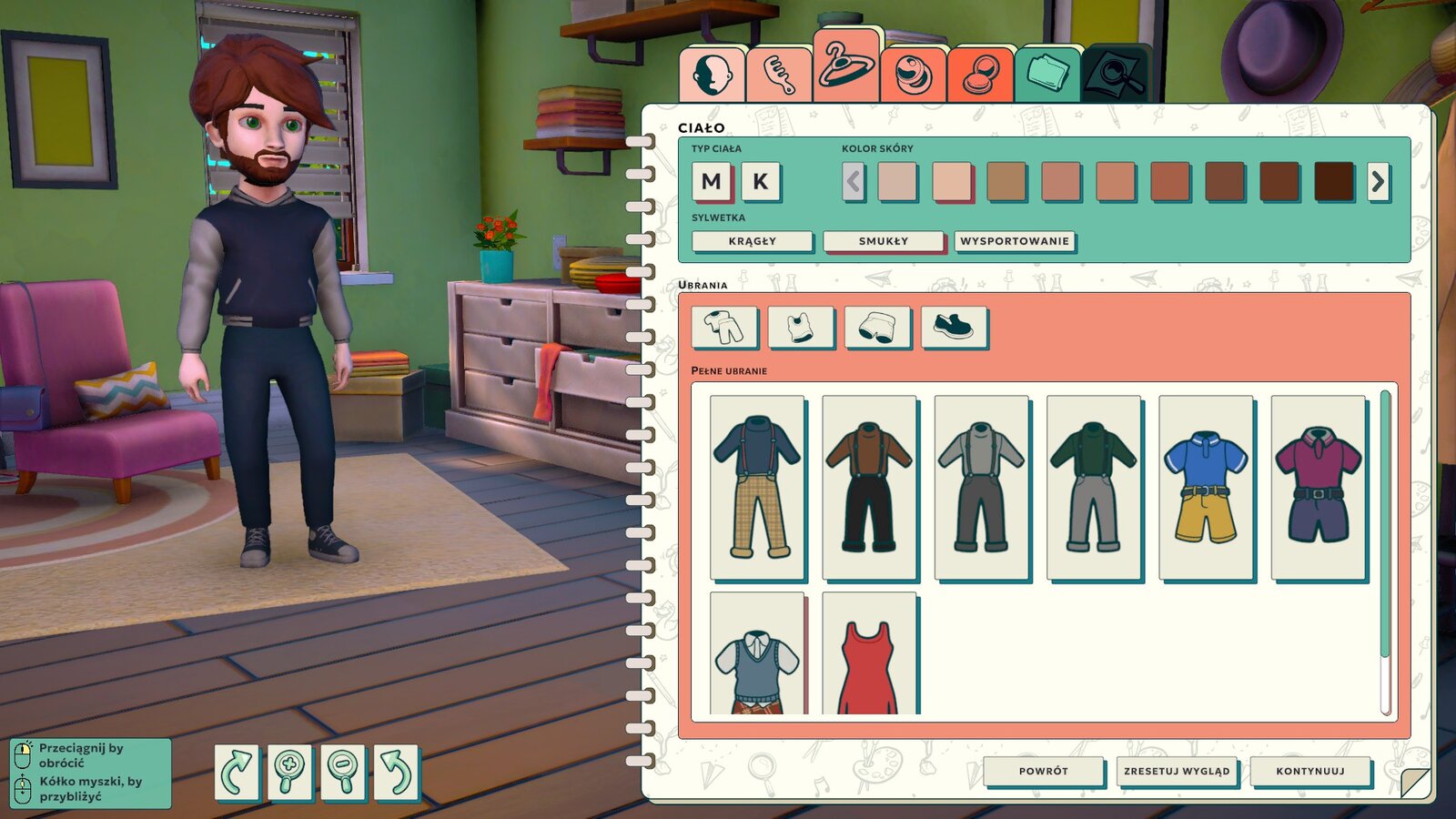Open the tops clothing category

800,327
